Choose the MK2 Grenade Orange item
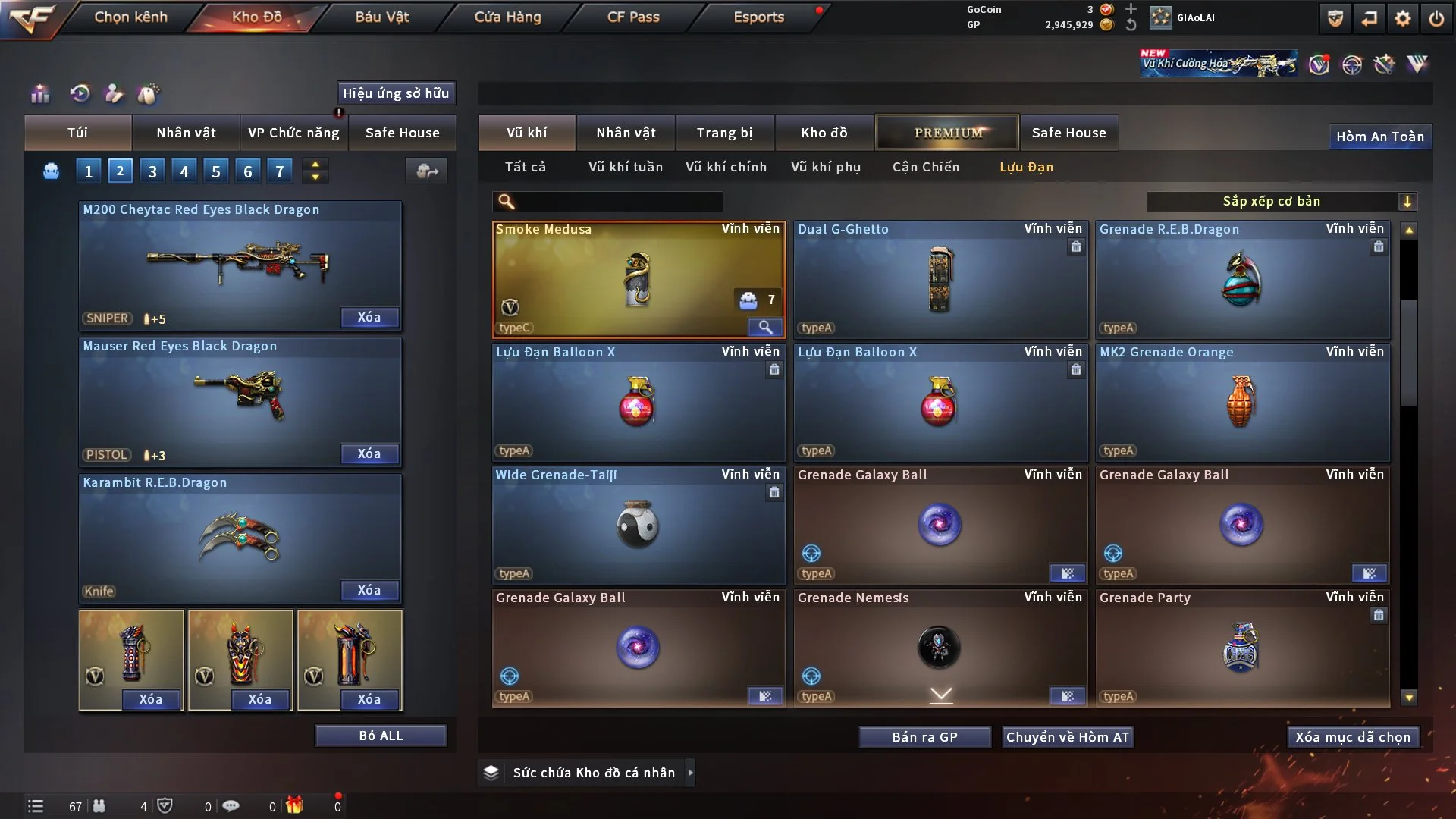 (1242, 402)
